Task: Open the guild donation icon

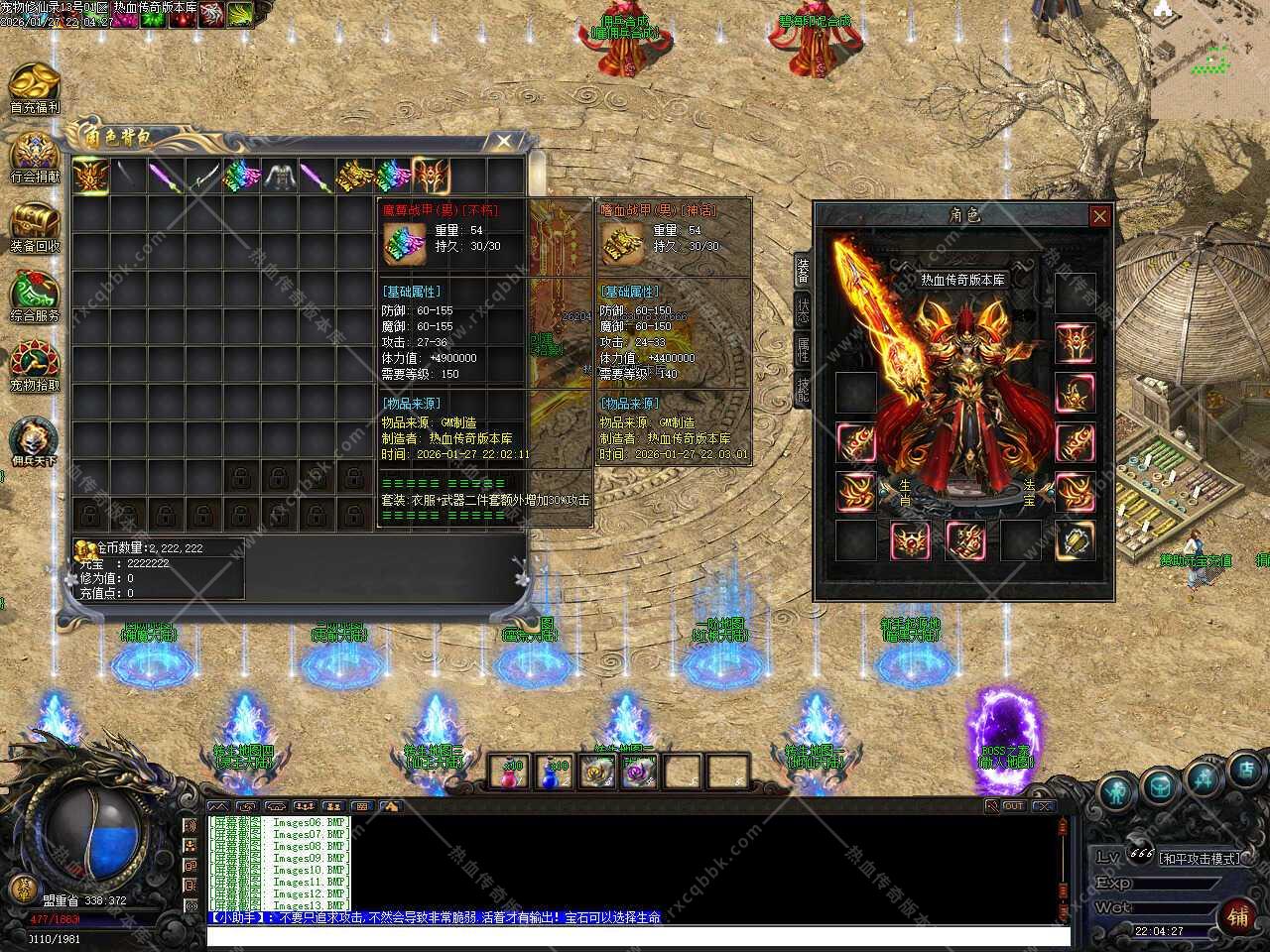Action: 35,157
